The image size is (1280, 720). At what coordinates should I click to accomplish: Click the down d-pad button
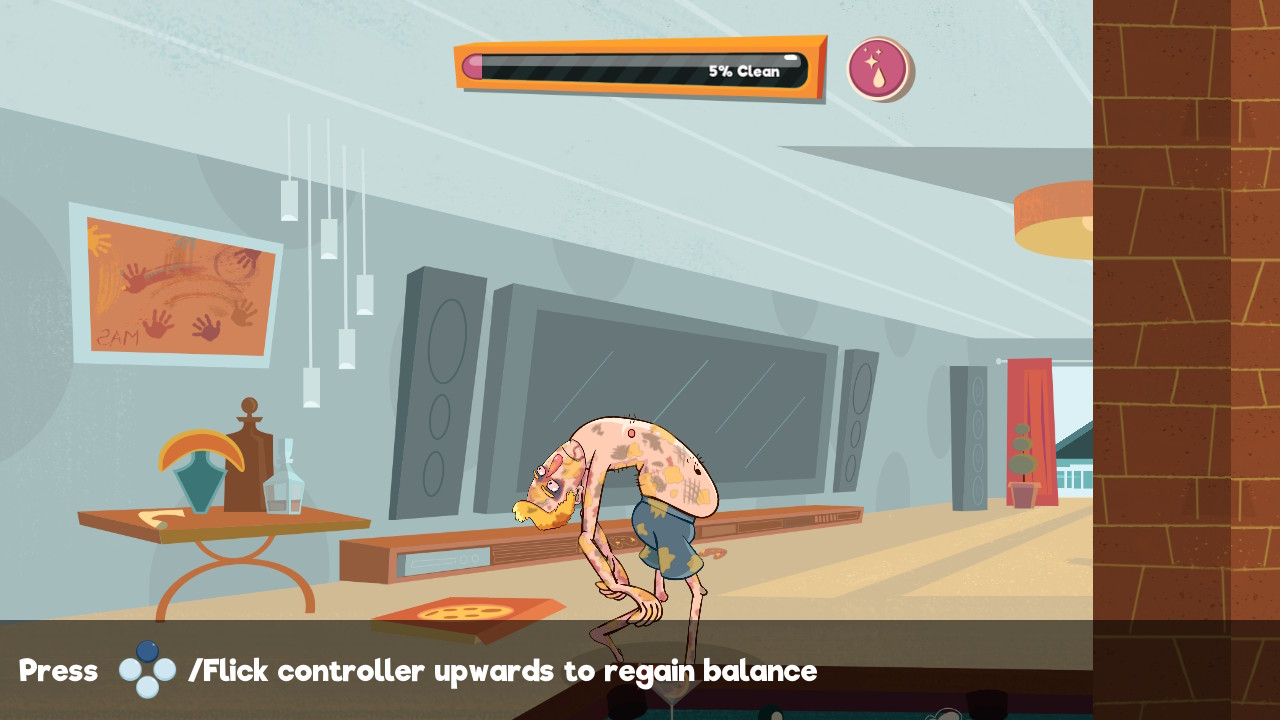pyautogui.click(x=145, y=684)
